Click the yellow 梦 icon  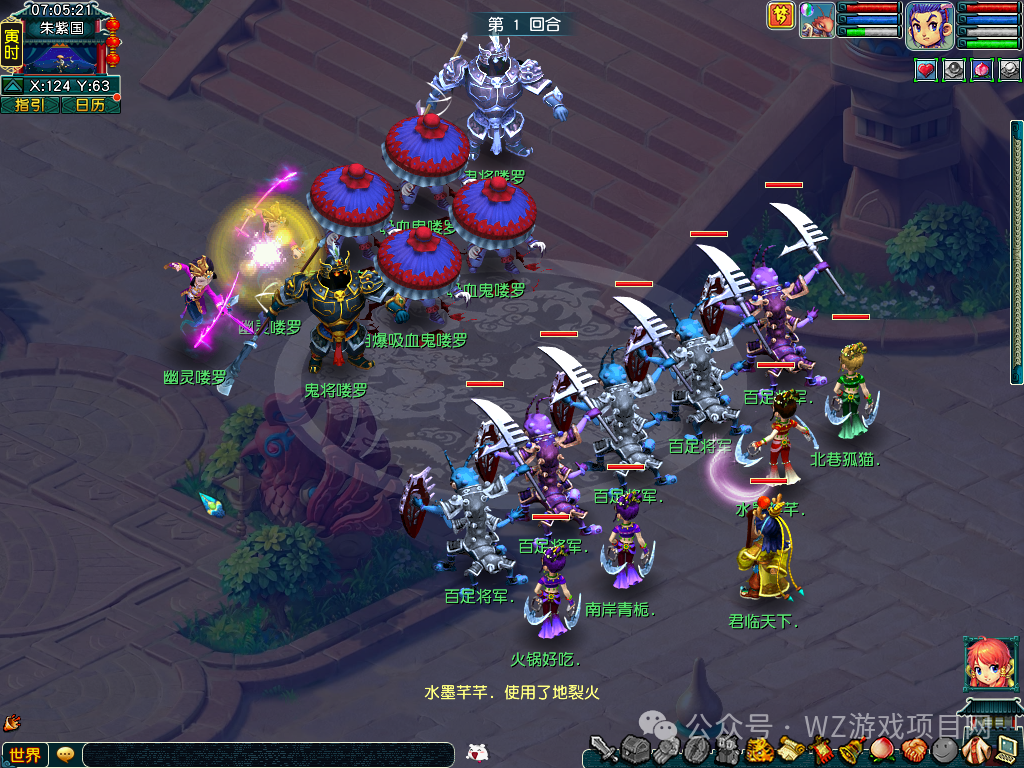click(x=781, y=16)
